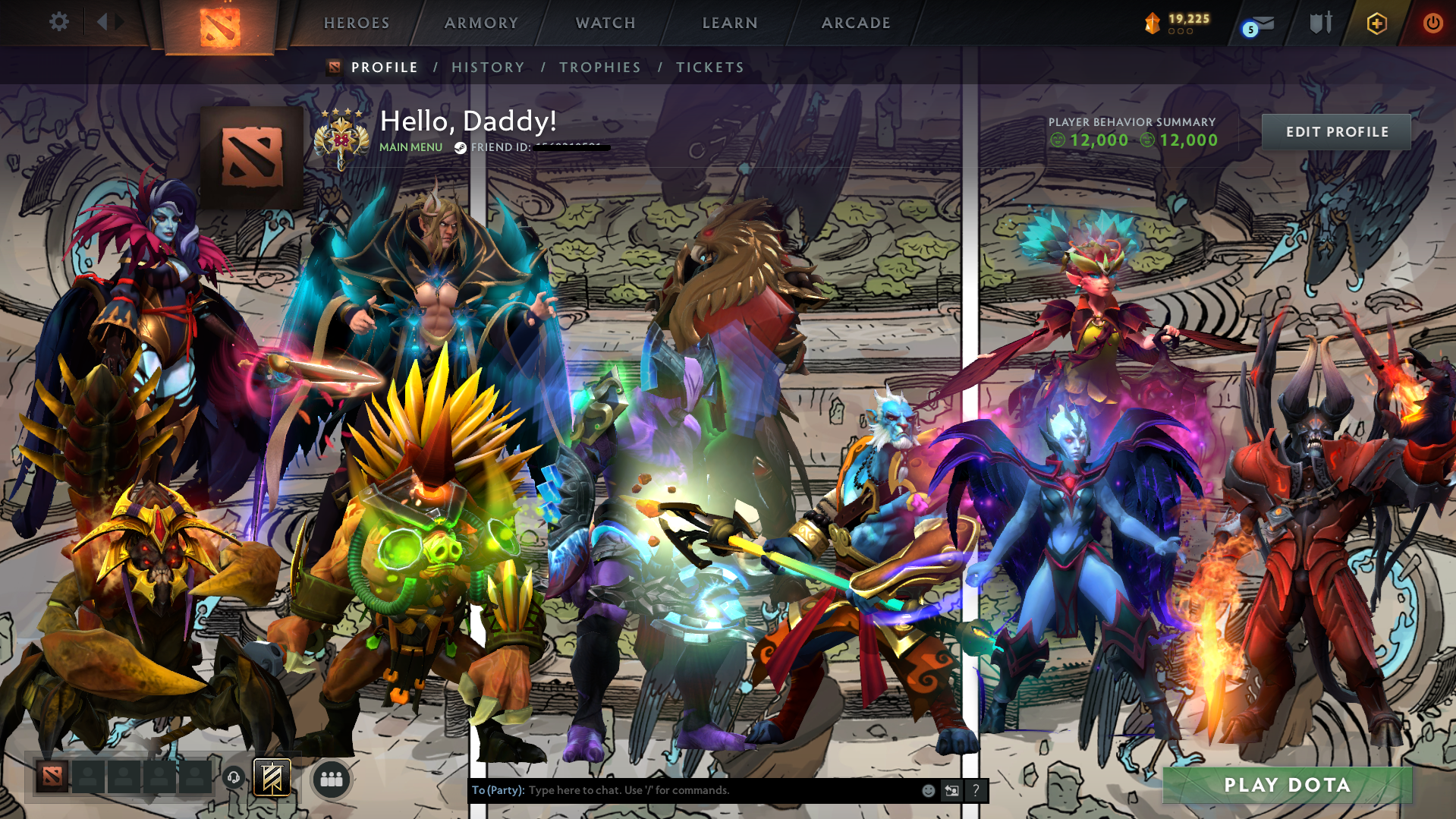Open the WATCH menu
The height and width of the screenshot is (819, 1456).
point(605,23)
